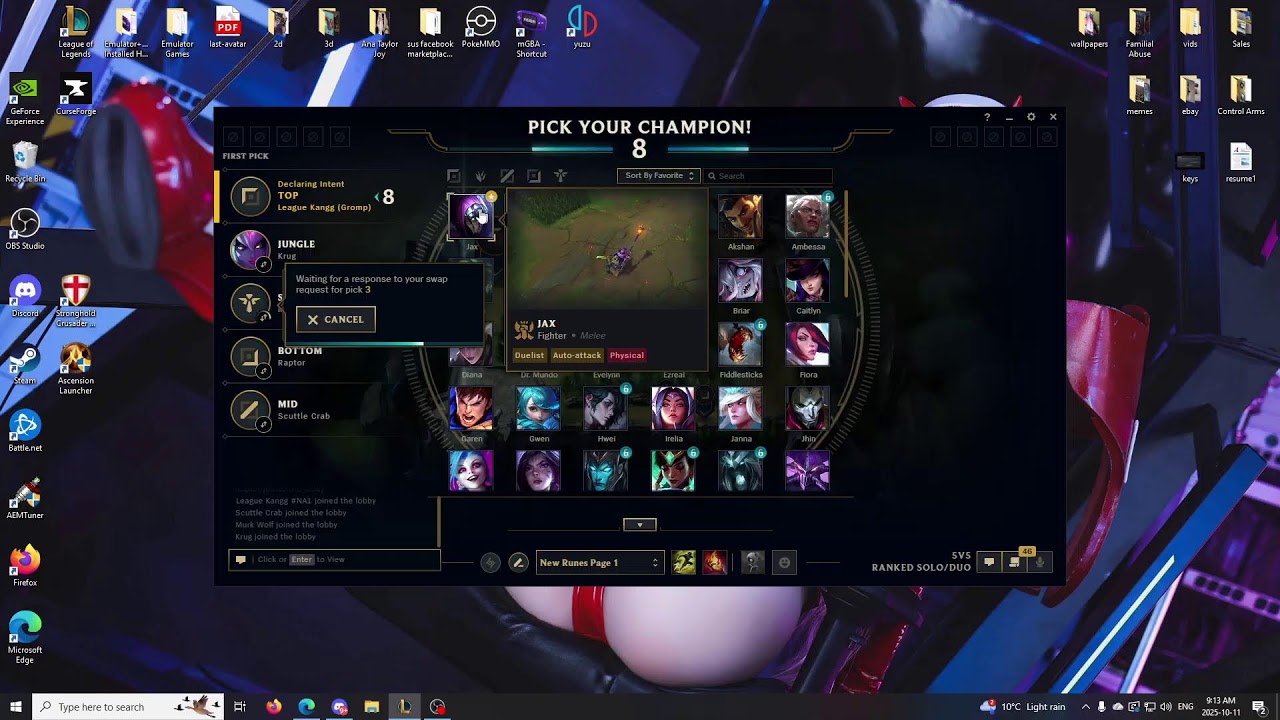Viewport: 1280px width, 720px height.
Task: Choose Ambessa's portrait
Action: 807,217
